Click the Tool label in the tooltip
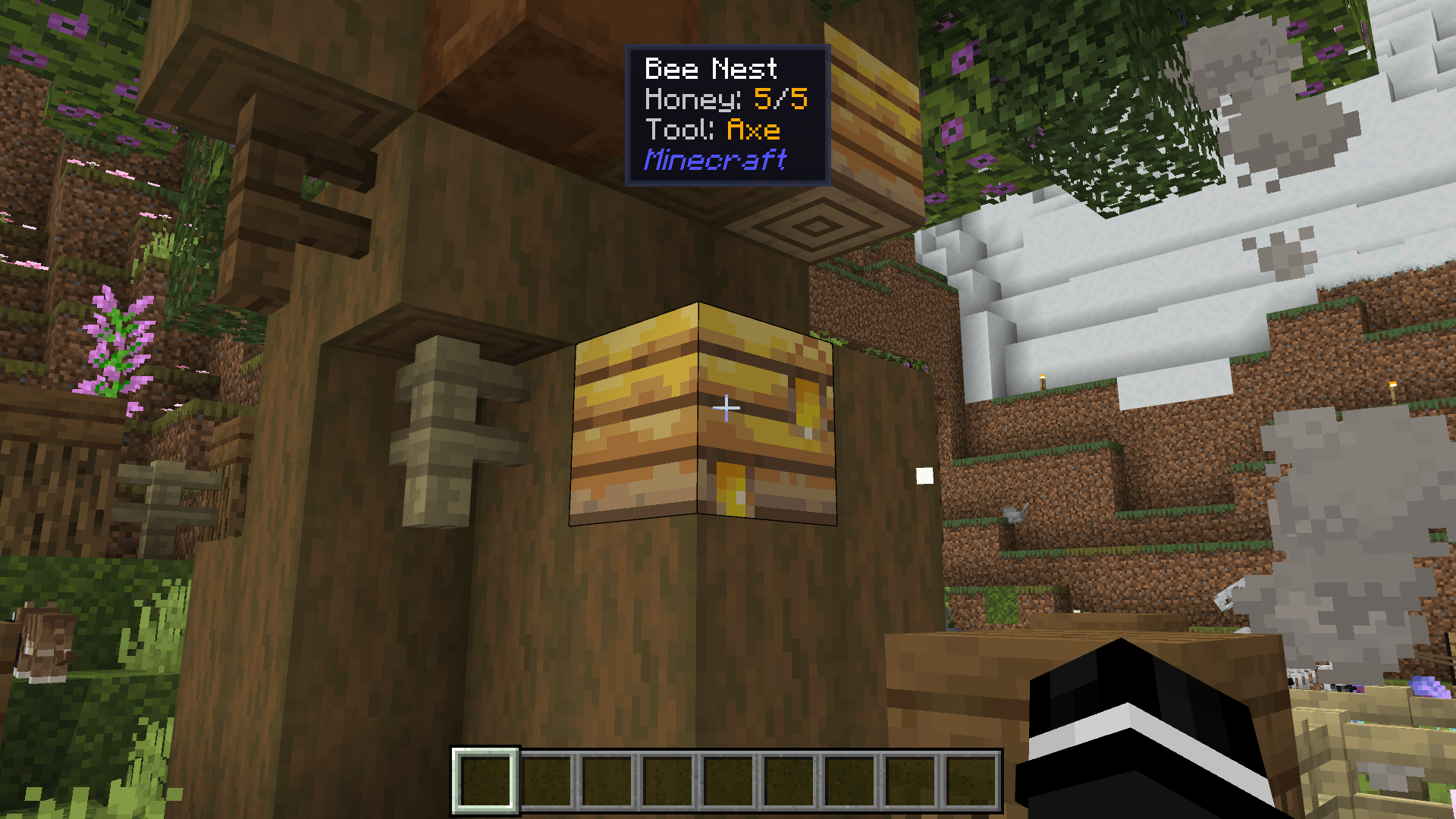 679,130
